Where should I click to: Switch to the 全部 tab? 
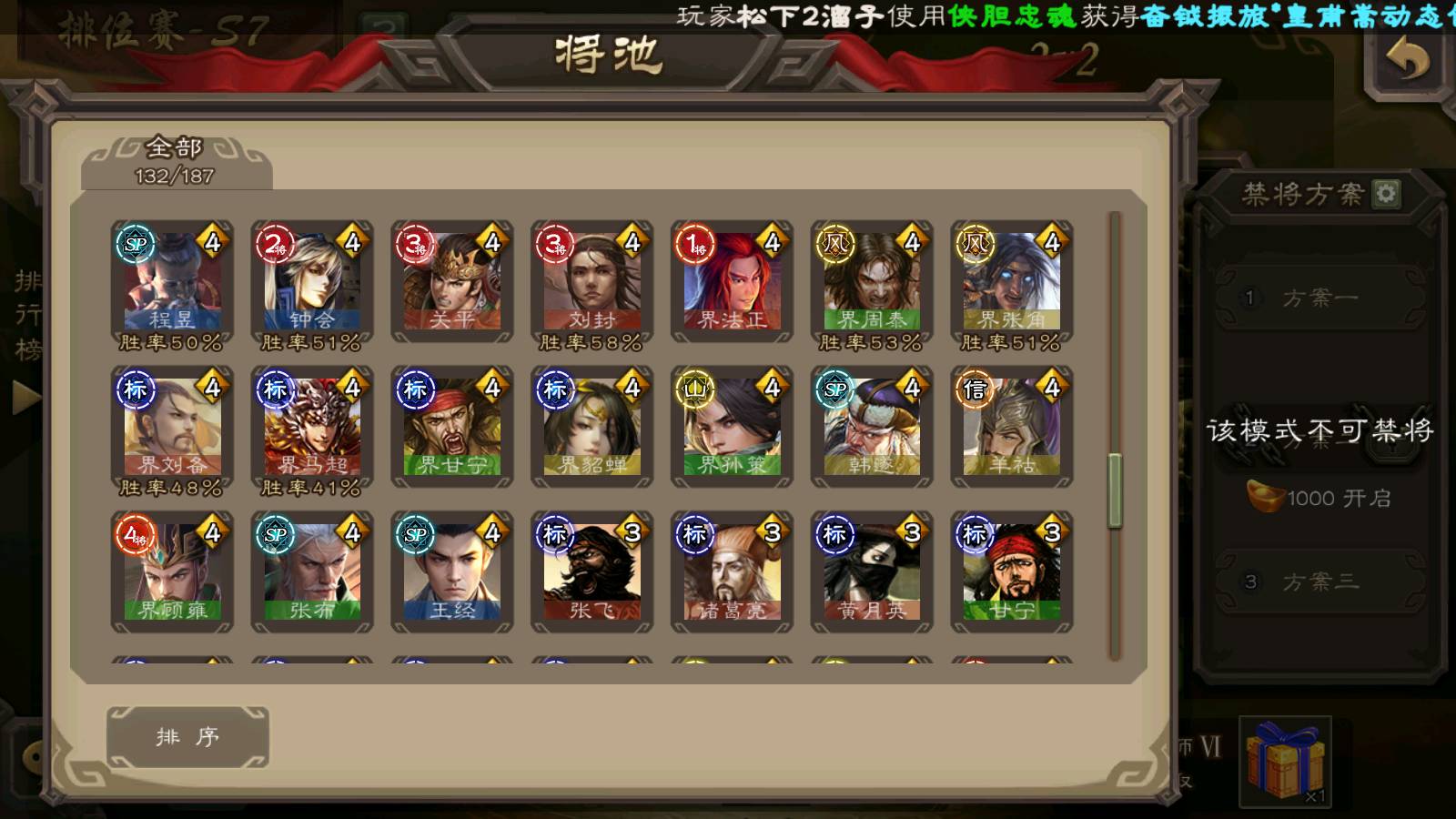pos(176,161)
